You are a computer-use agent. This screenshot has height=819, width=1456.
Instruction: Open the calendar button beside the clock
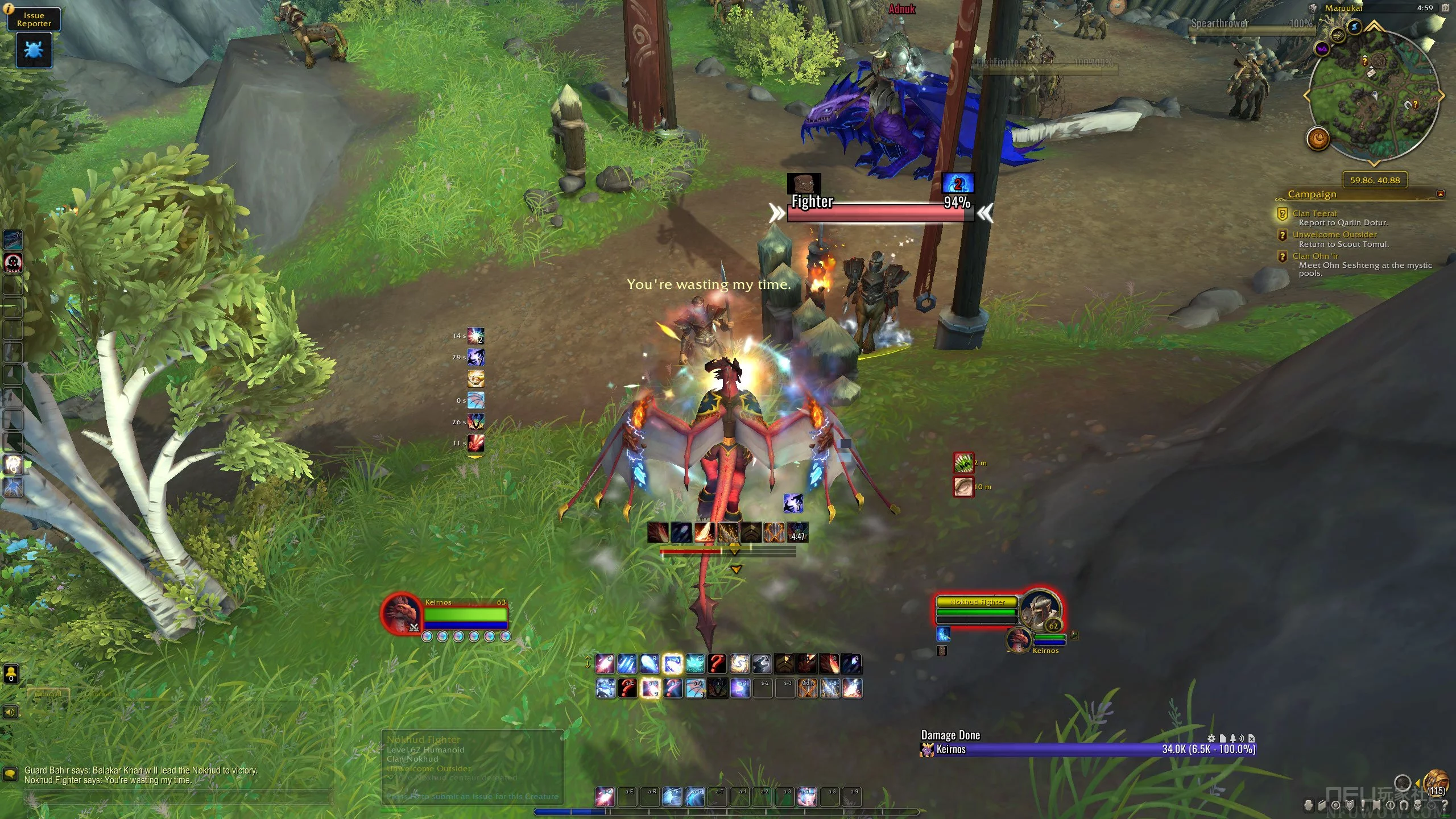1445,8
